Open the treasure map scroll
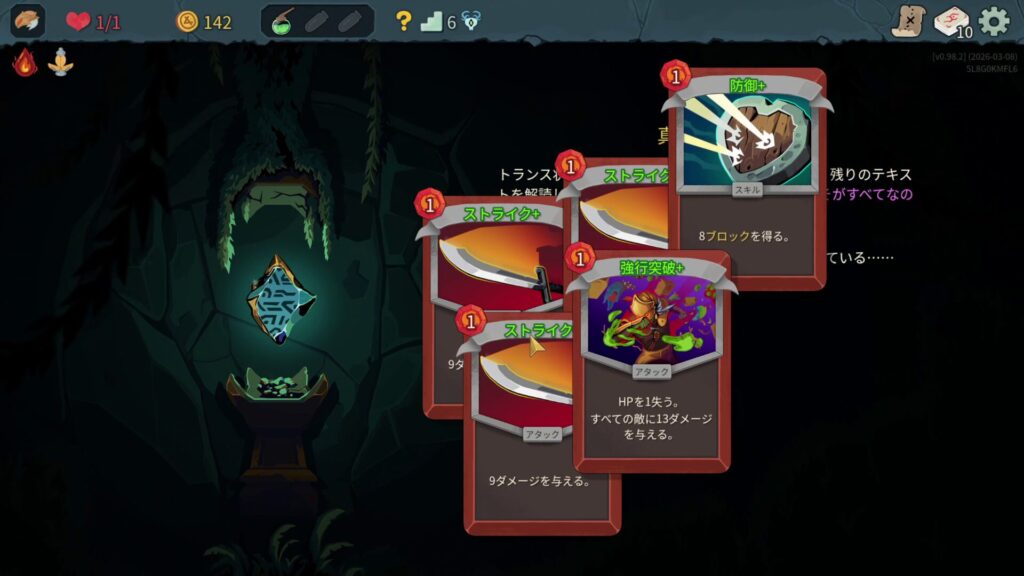This screenshot has width=1024, height=576. coord(908,21)
